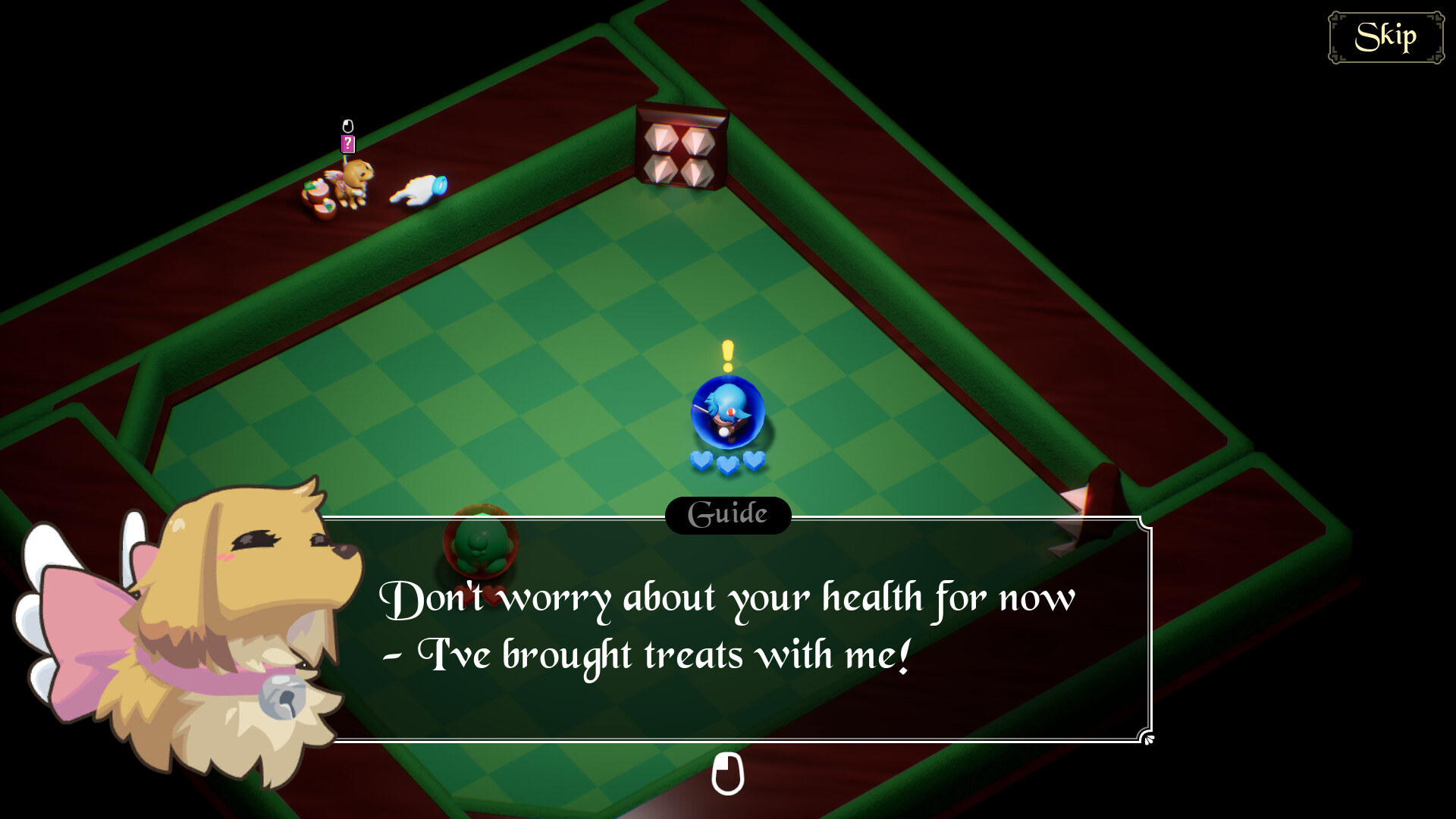The height and width of the screenshot is (819, 1456).
Task: Select the pink question-mark book above the dog NPC
Action: (x=348, y=144)
